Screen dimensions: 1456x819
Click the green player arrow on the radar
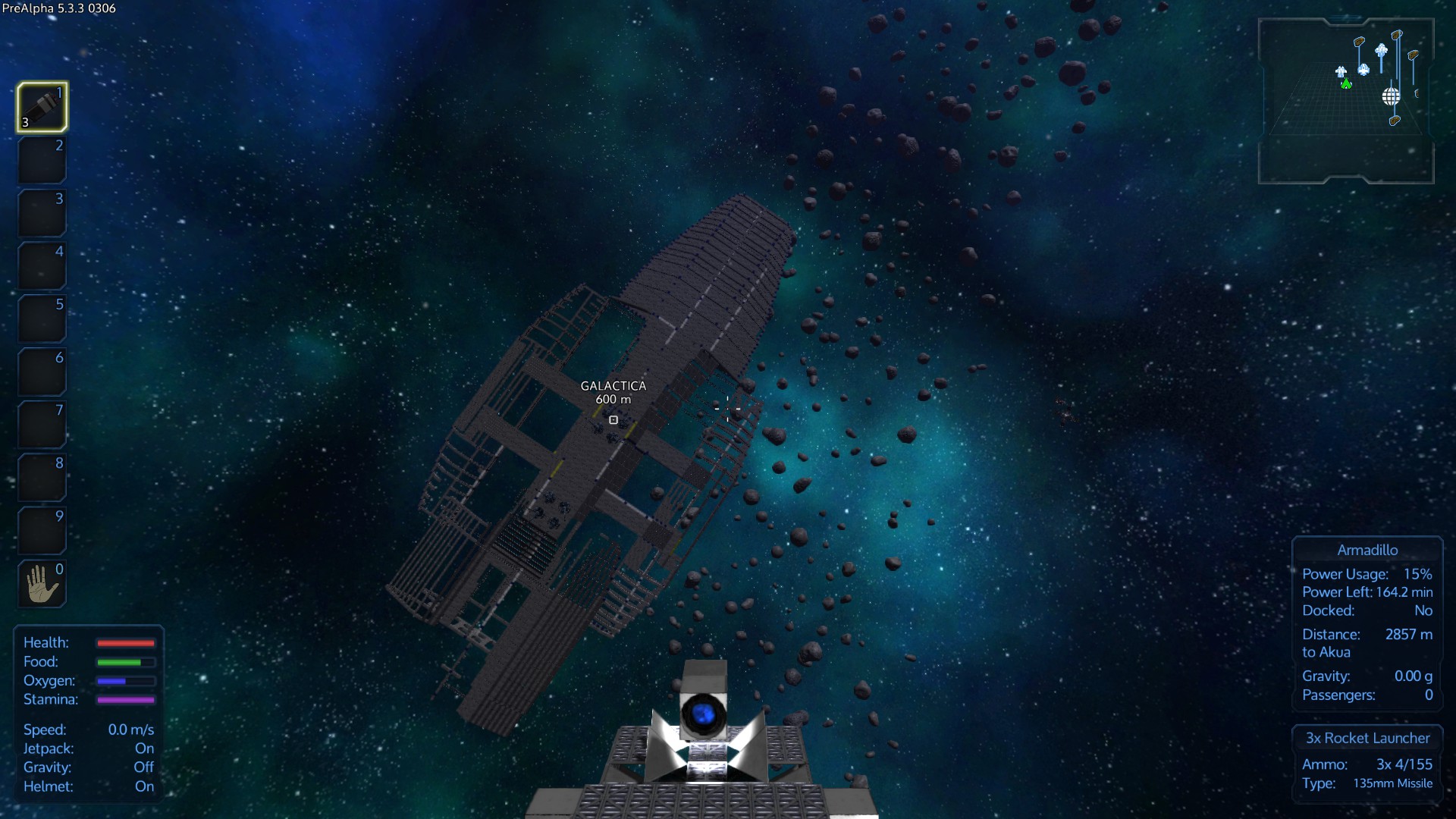coord(1346,84)
